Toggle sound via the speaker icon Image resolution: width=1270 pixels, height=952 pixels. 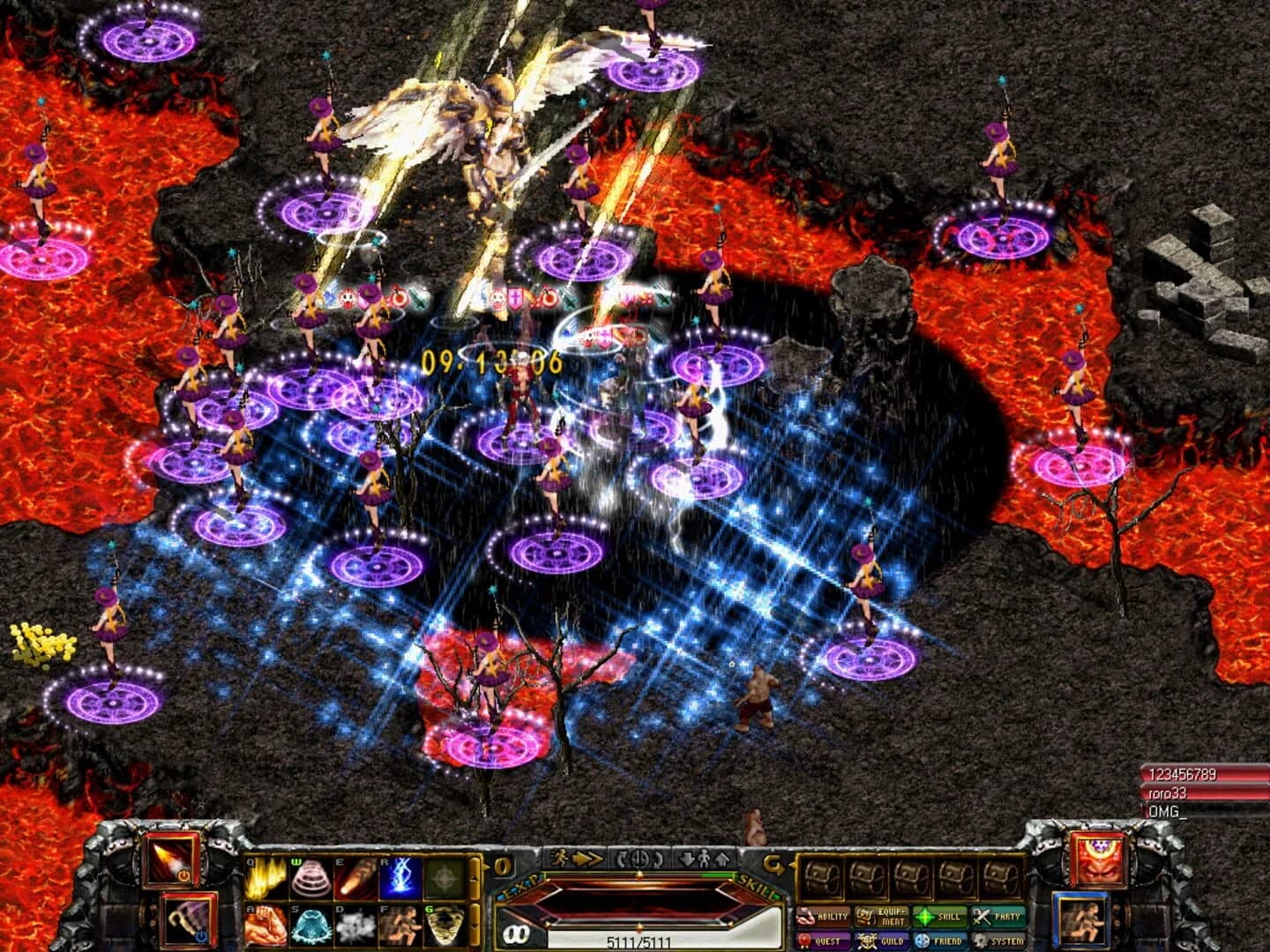(638, 859)
